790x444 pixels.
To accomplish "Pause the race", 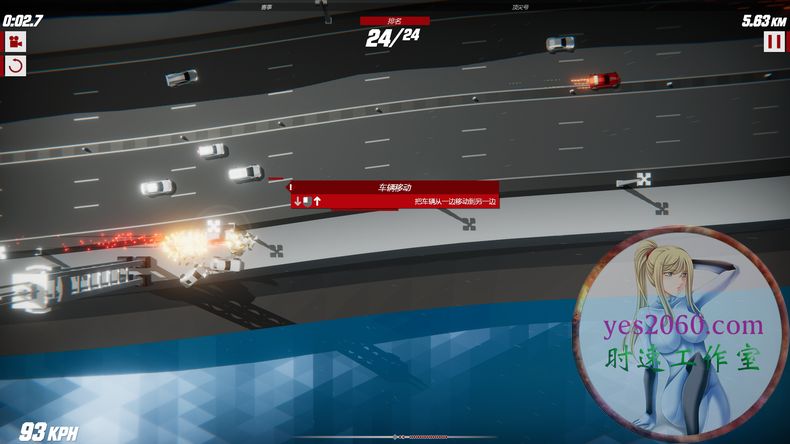I will pos(774,41).
